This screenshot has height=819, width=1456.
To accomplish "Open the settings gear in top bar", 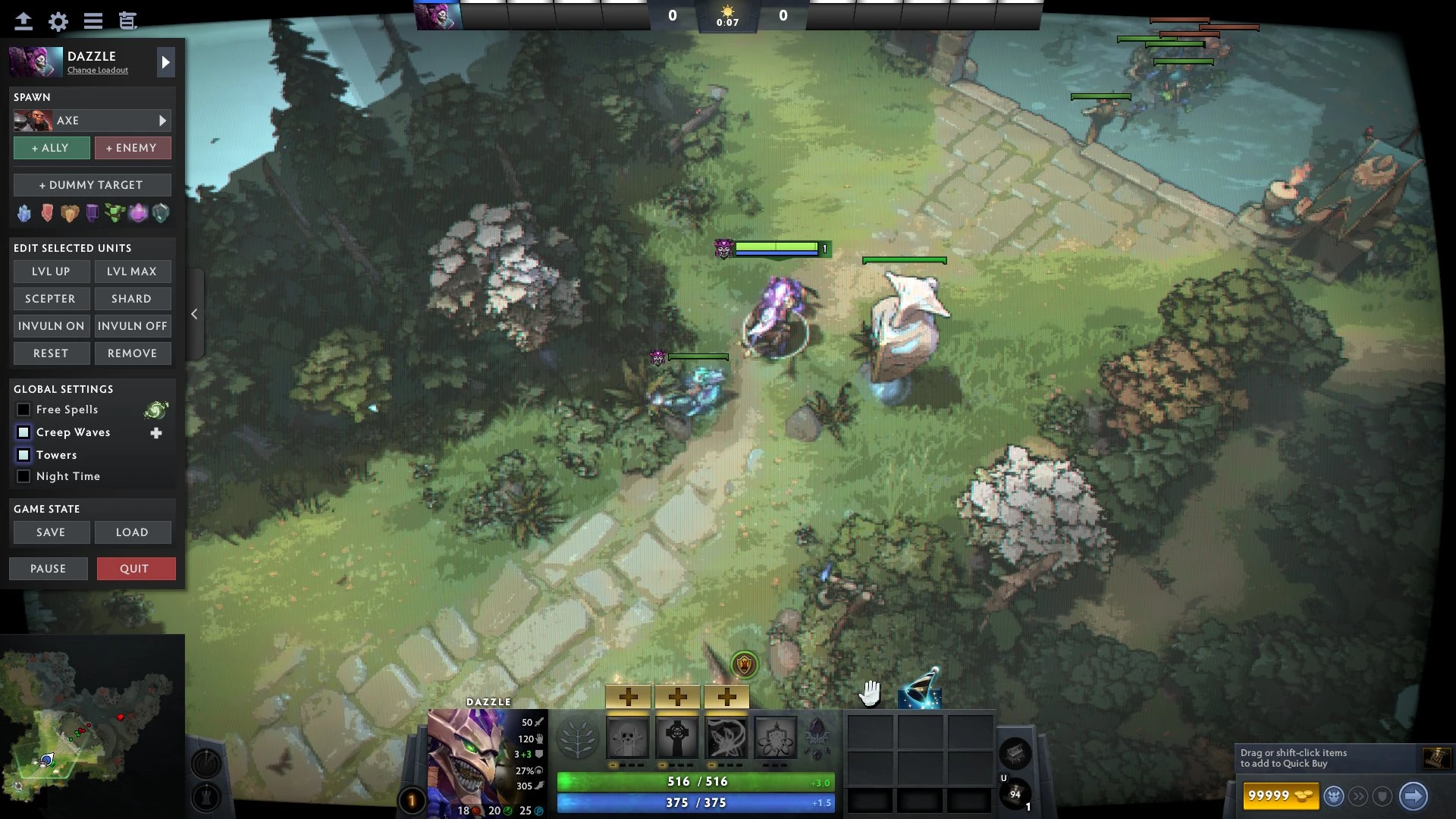I will (x=58, y=21).
